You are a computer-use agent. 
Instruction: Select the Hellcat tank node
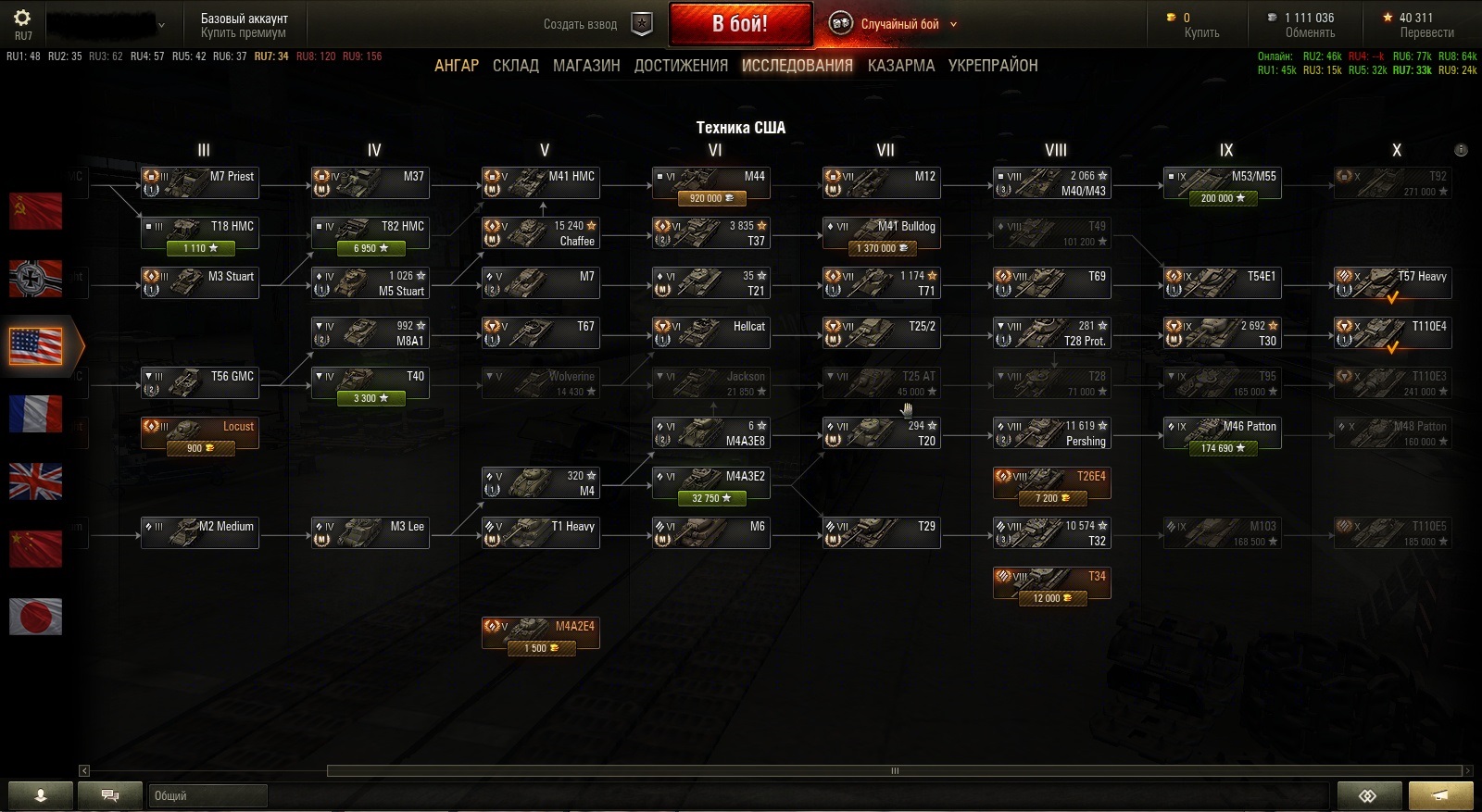pos(711,333)
